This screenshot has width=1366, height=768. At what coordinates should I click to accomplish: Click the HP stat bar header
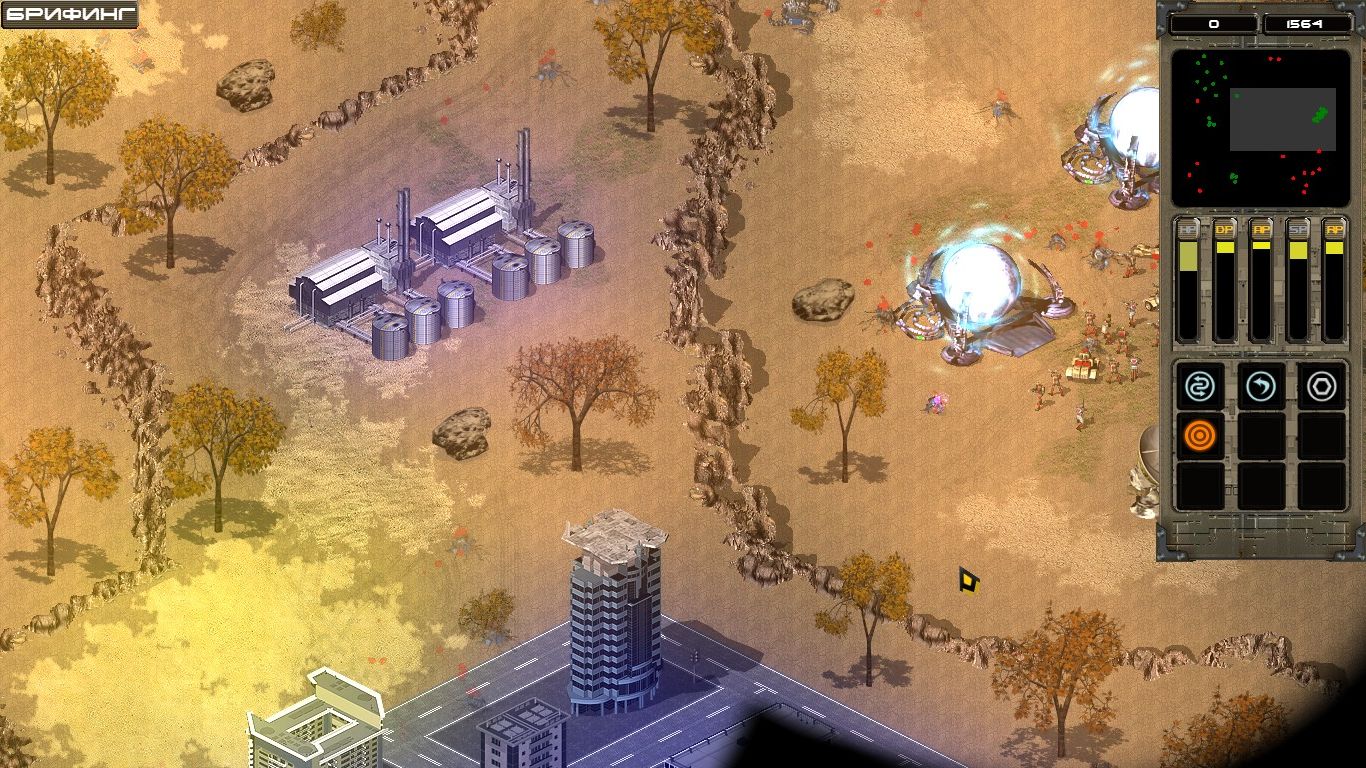pyautogui.click(x=1187, y=229)
